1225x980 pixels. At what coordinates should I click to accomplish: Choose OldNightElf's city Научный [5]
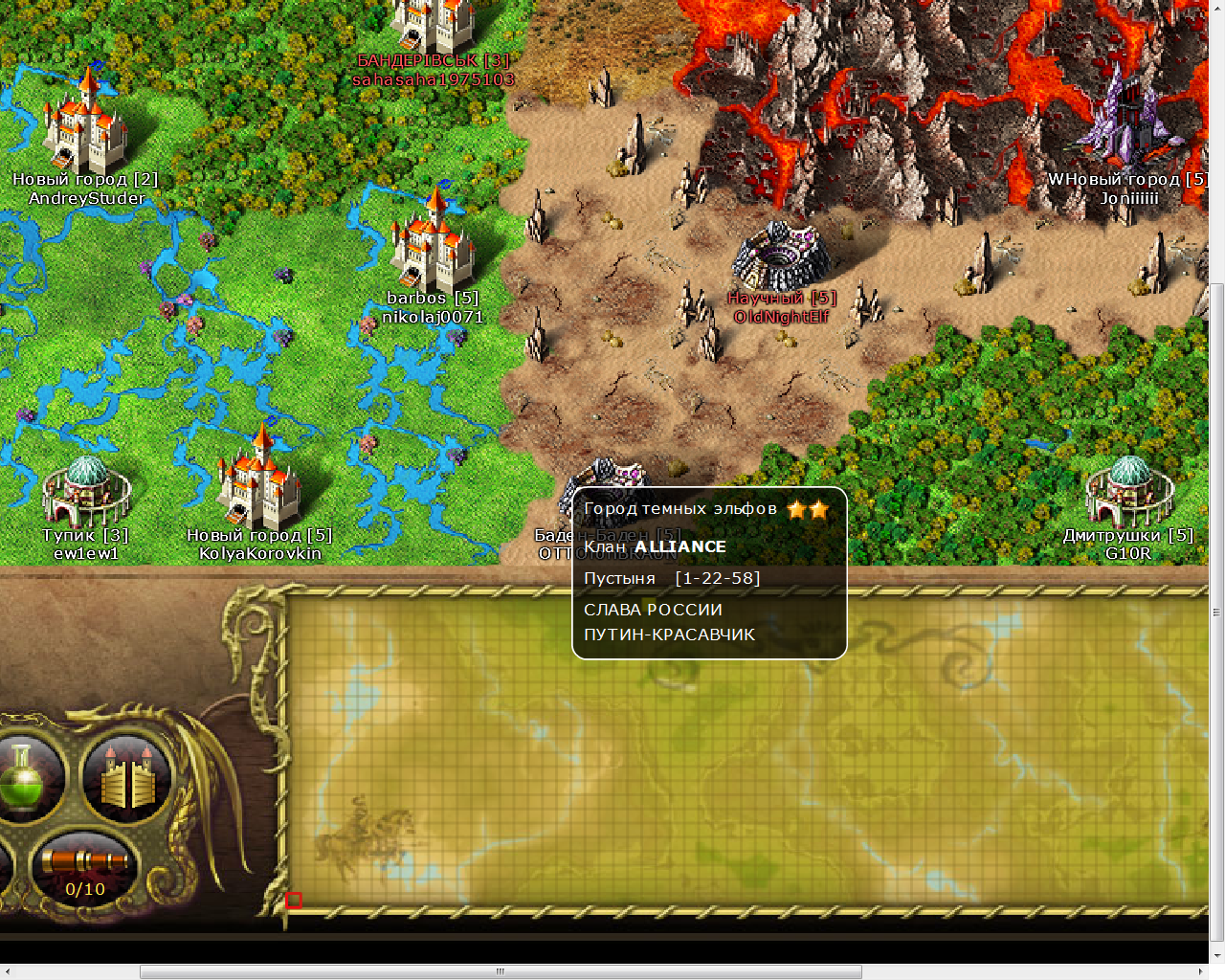click(782, 256)
